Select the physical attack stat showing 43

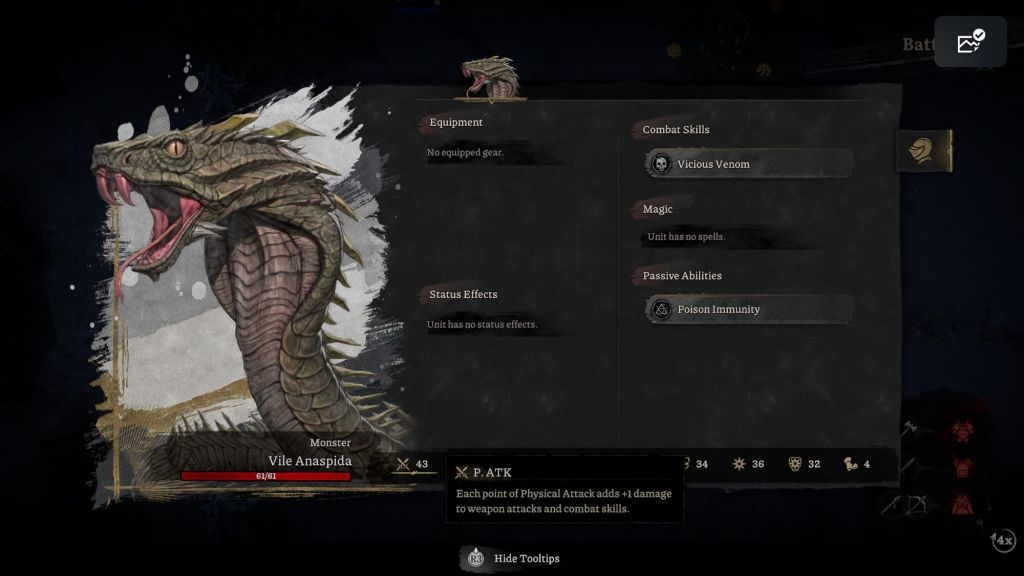coord(413,464)
